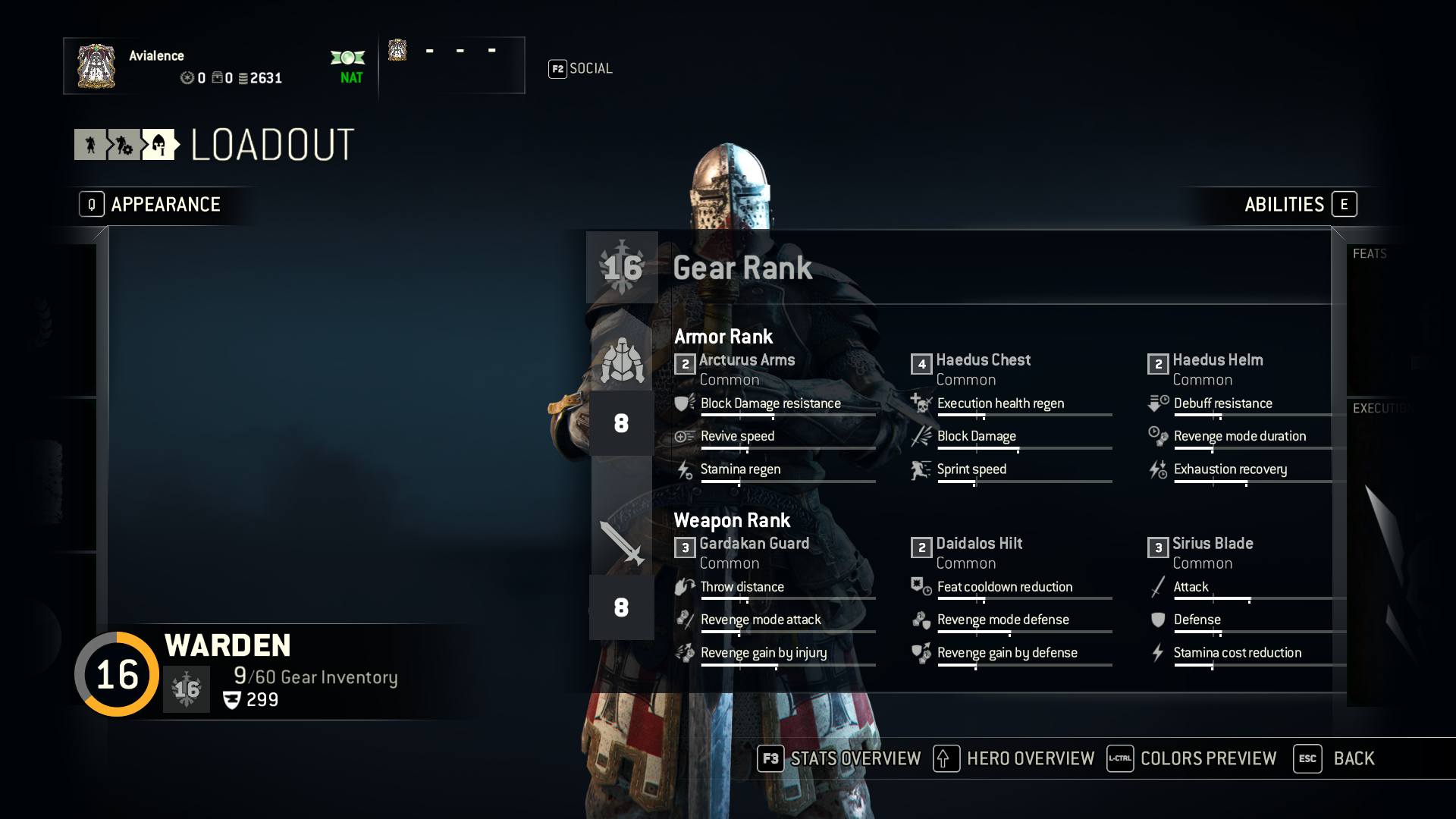Open the Feats side panel
The width and height of the screenshot is (1456, 819).
pyautogui.click(x=1370, y=254)
